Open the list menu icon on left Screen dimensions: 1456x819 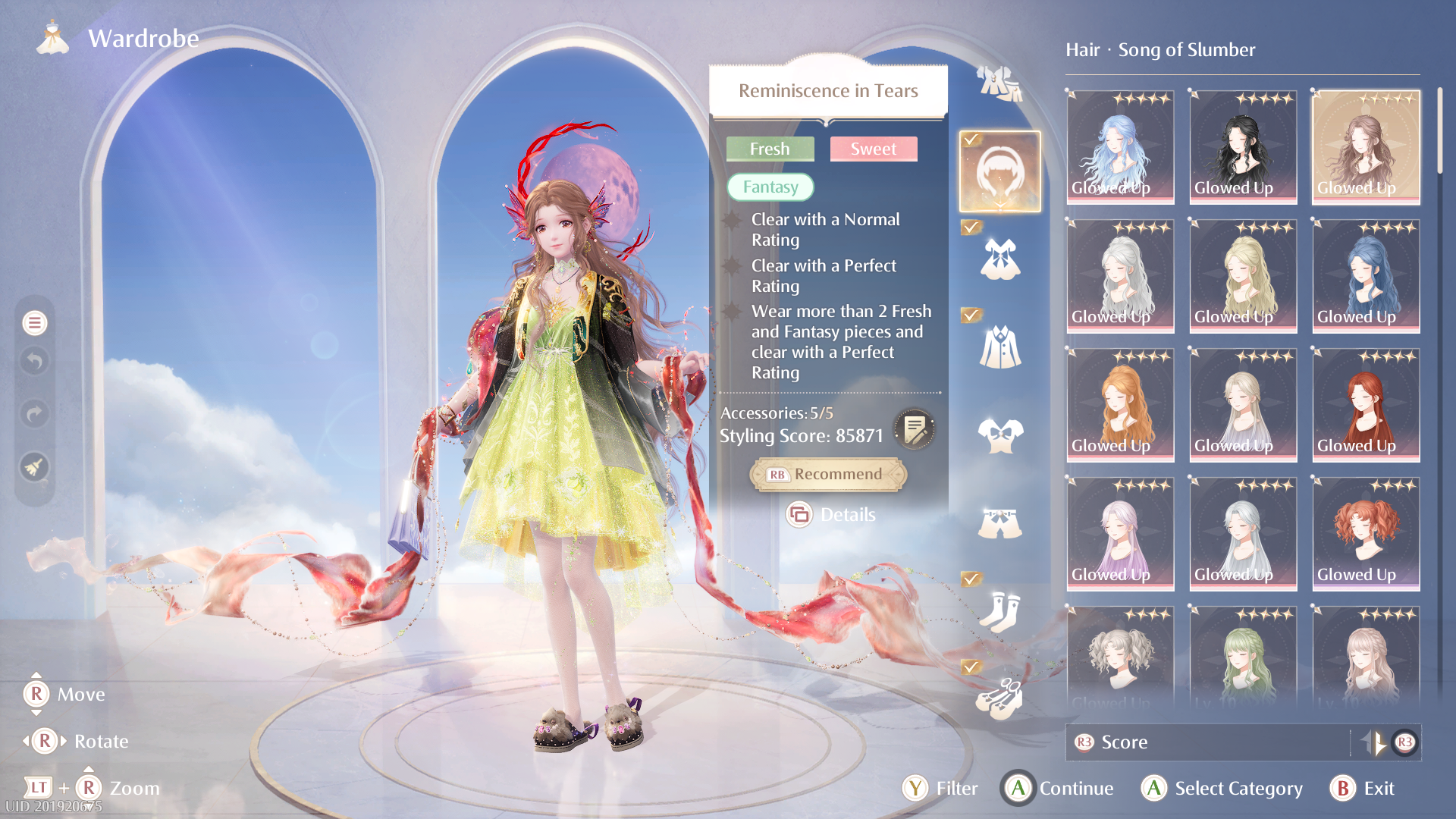coord(34,323)
